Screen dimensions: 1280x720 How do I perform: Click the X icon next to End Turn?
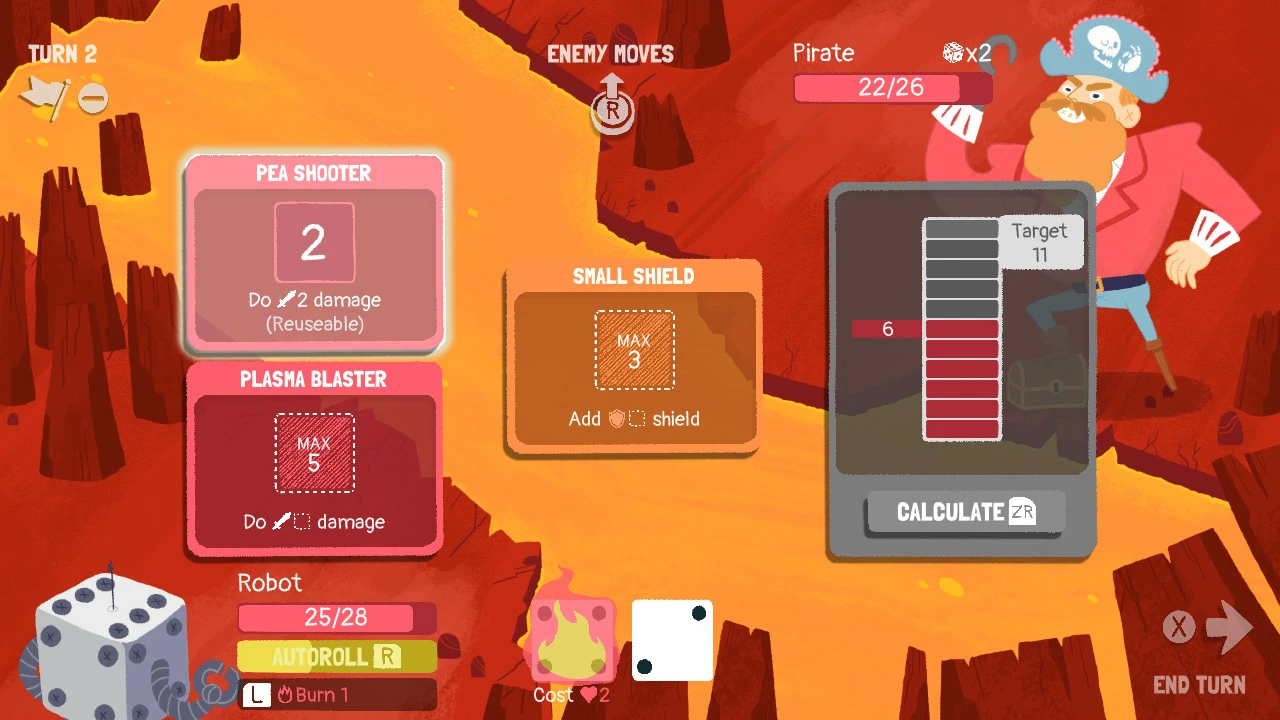click(x=1179, y=627)
